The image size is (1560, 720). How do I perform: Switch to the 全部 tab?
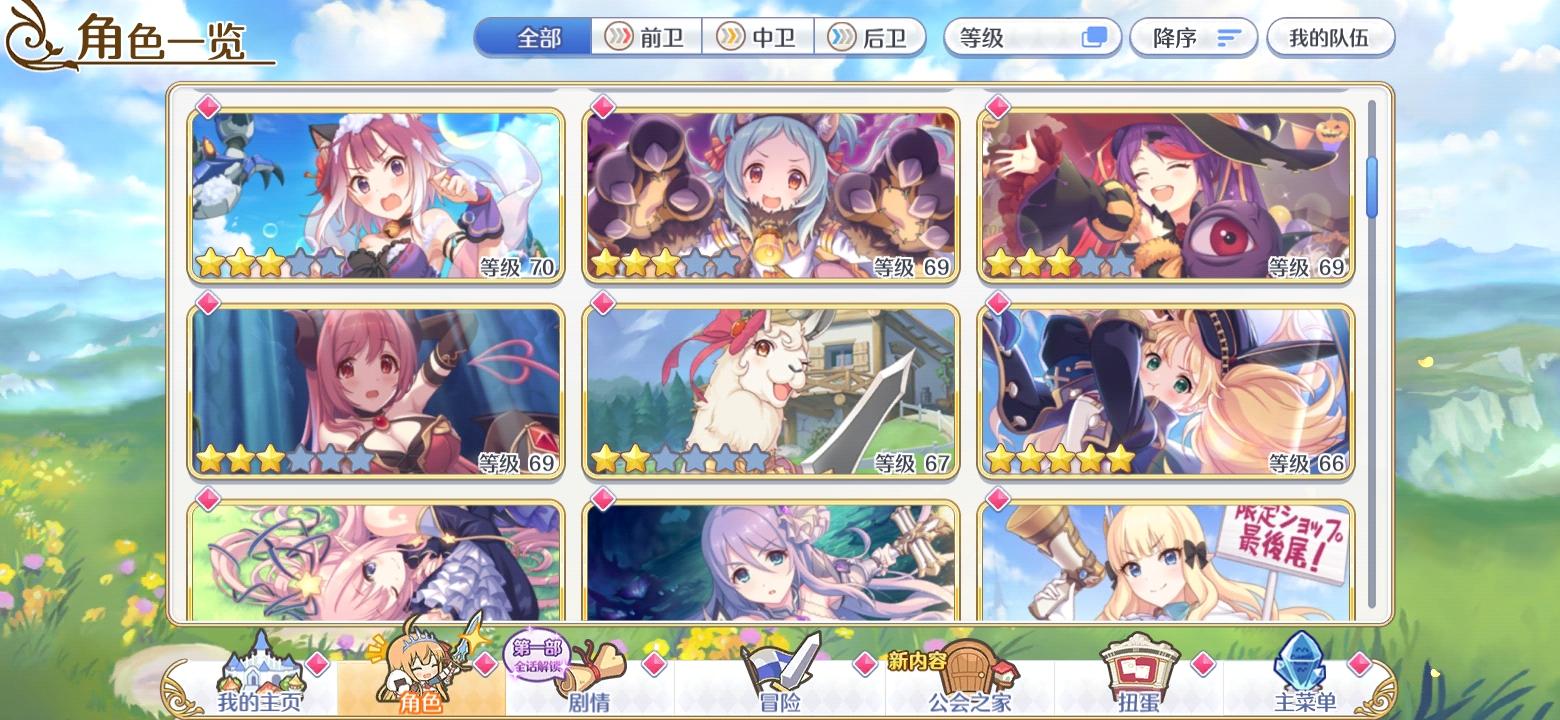pos(533,36)
